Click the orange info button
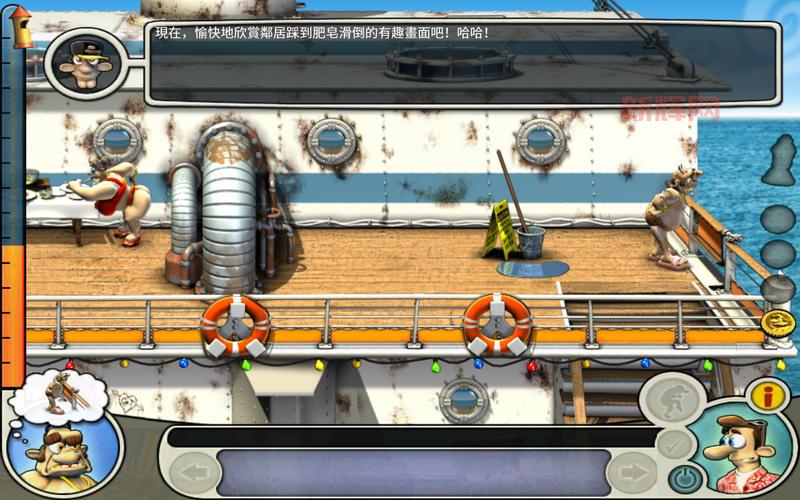The width and height of the screenshot is (800, 500). pyautogui.click(x=769, y=395)
